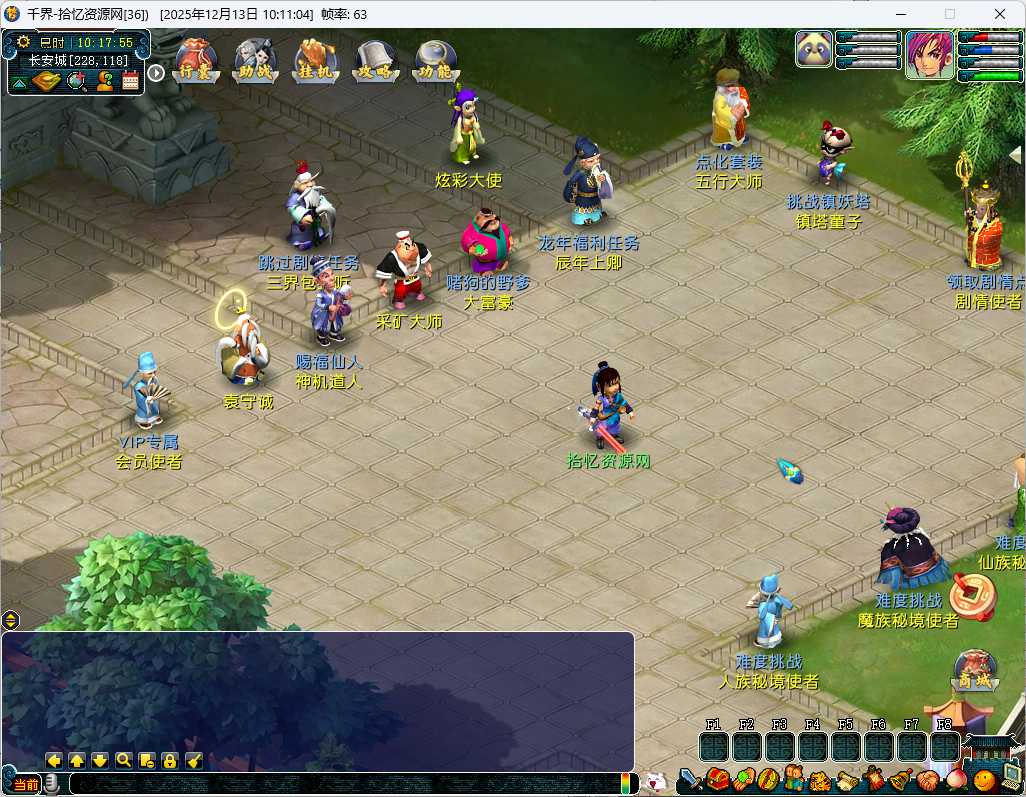Close the game window
Viewport: 1026px width, 797px height.
[1000, 14]
